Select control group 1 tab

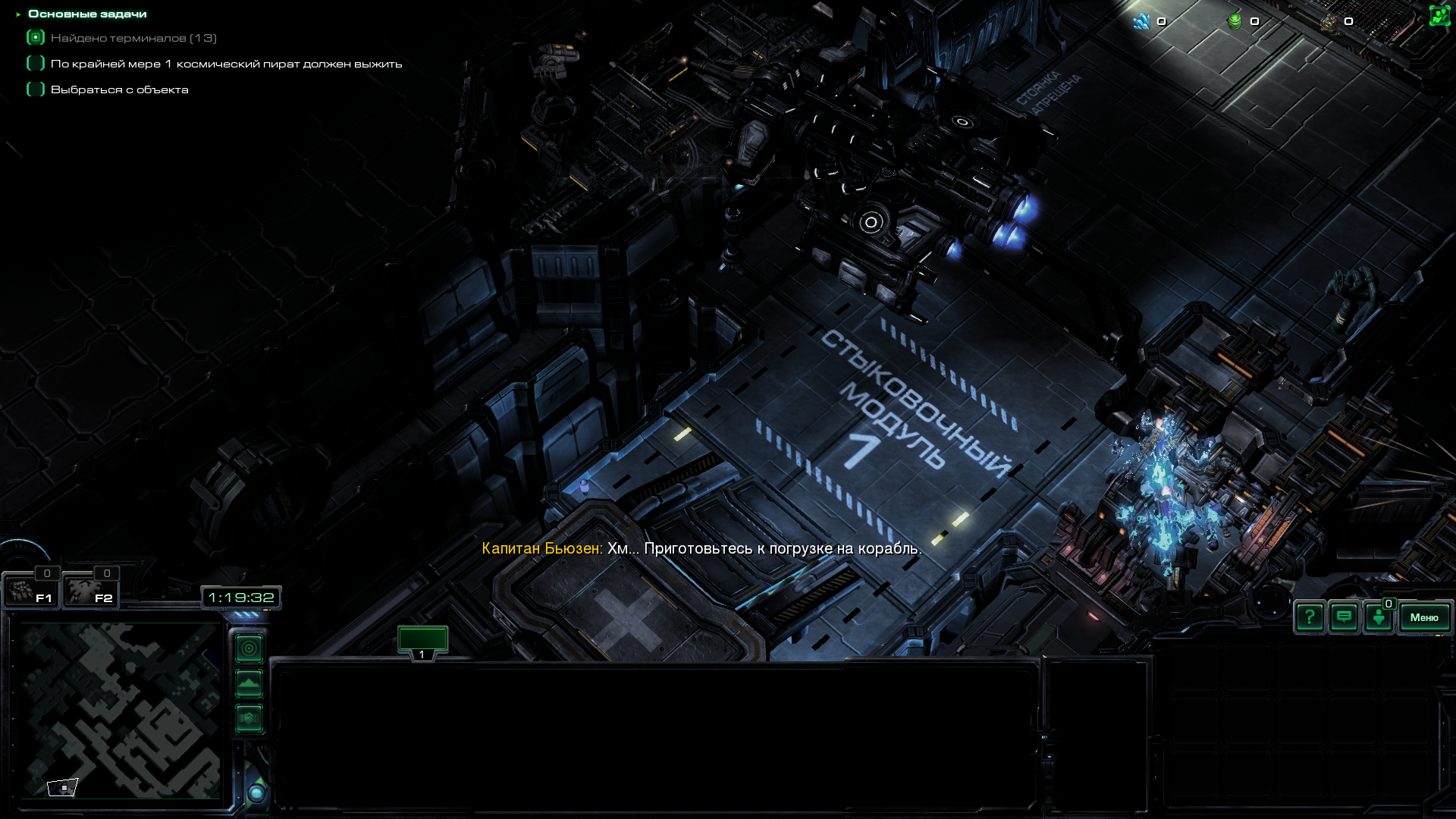pyautogui.click(x=422, y=643)
